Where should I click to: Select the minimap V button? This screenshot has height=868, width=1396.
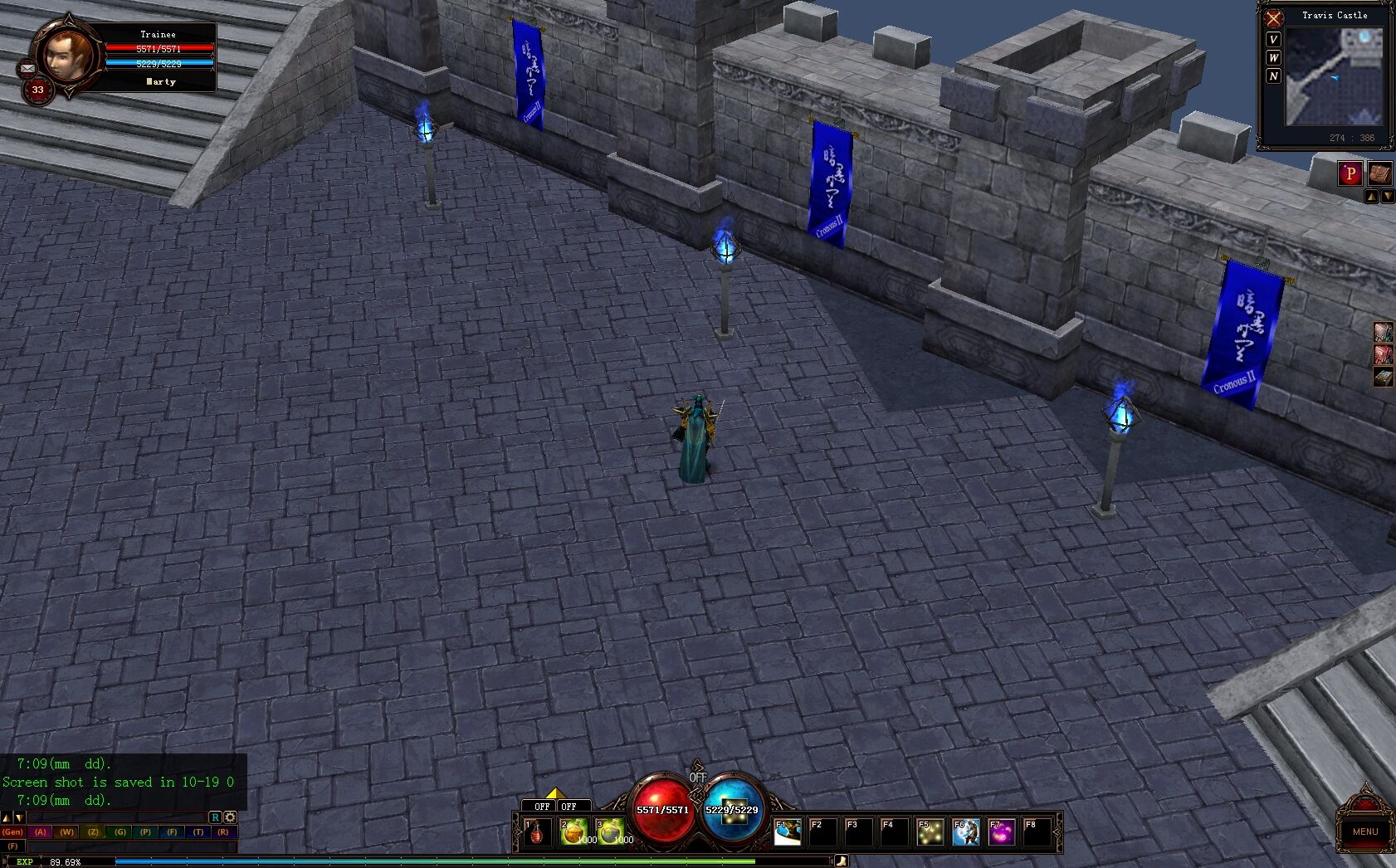[1273, 40]
